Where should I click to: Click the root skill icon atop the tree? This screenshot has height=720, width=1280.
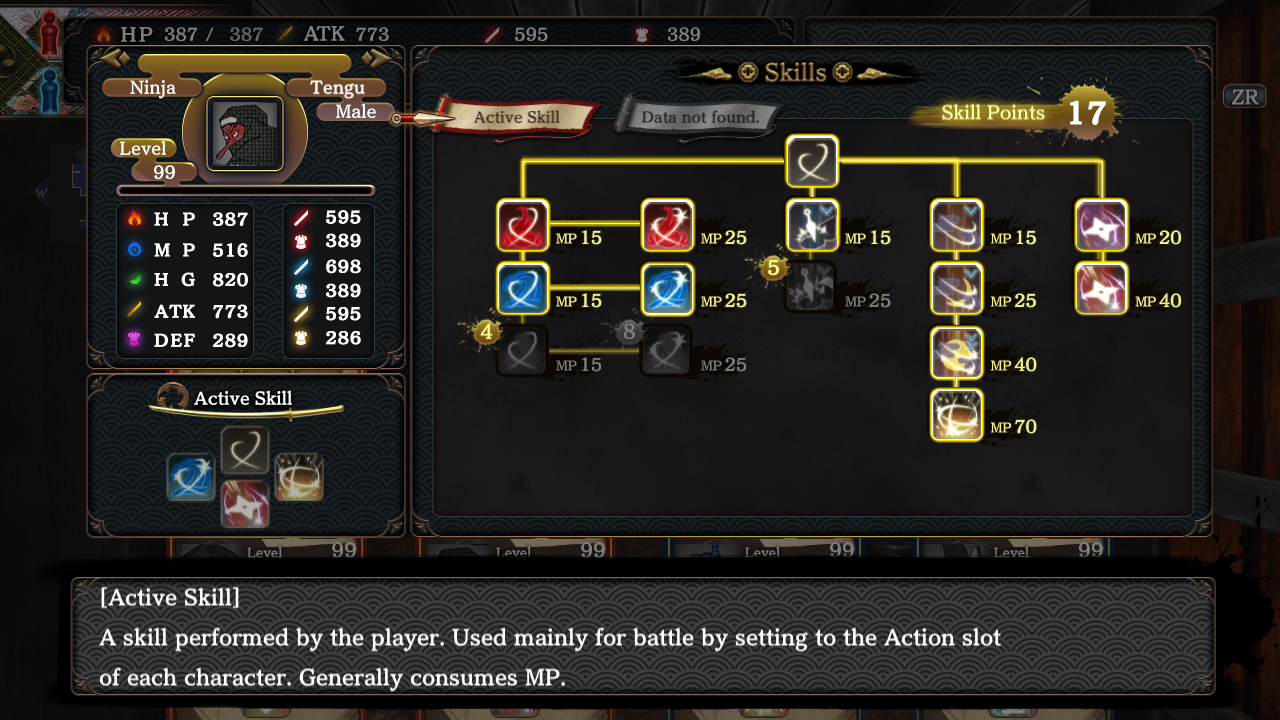812,161
